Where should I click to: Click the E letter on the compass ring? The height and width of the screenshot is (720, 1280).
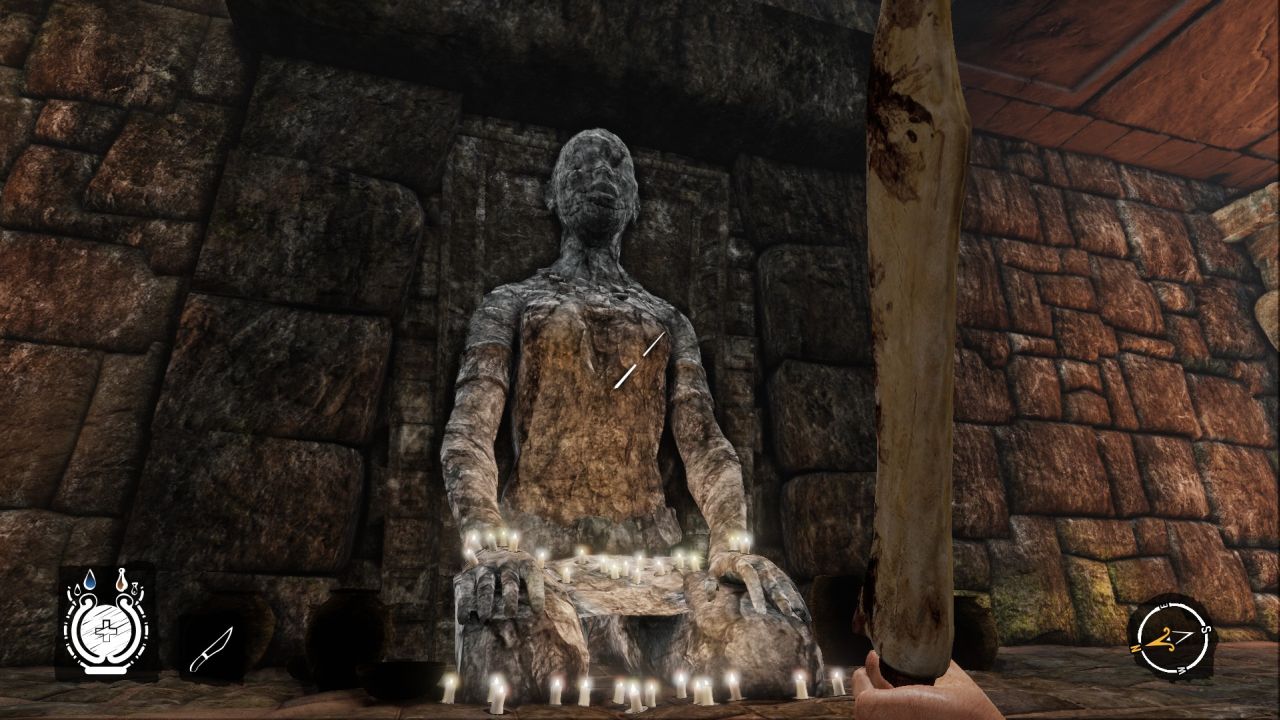pyautogui.click(x=1161, y=605)
